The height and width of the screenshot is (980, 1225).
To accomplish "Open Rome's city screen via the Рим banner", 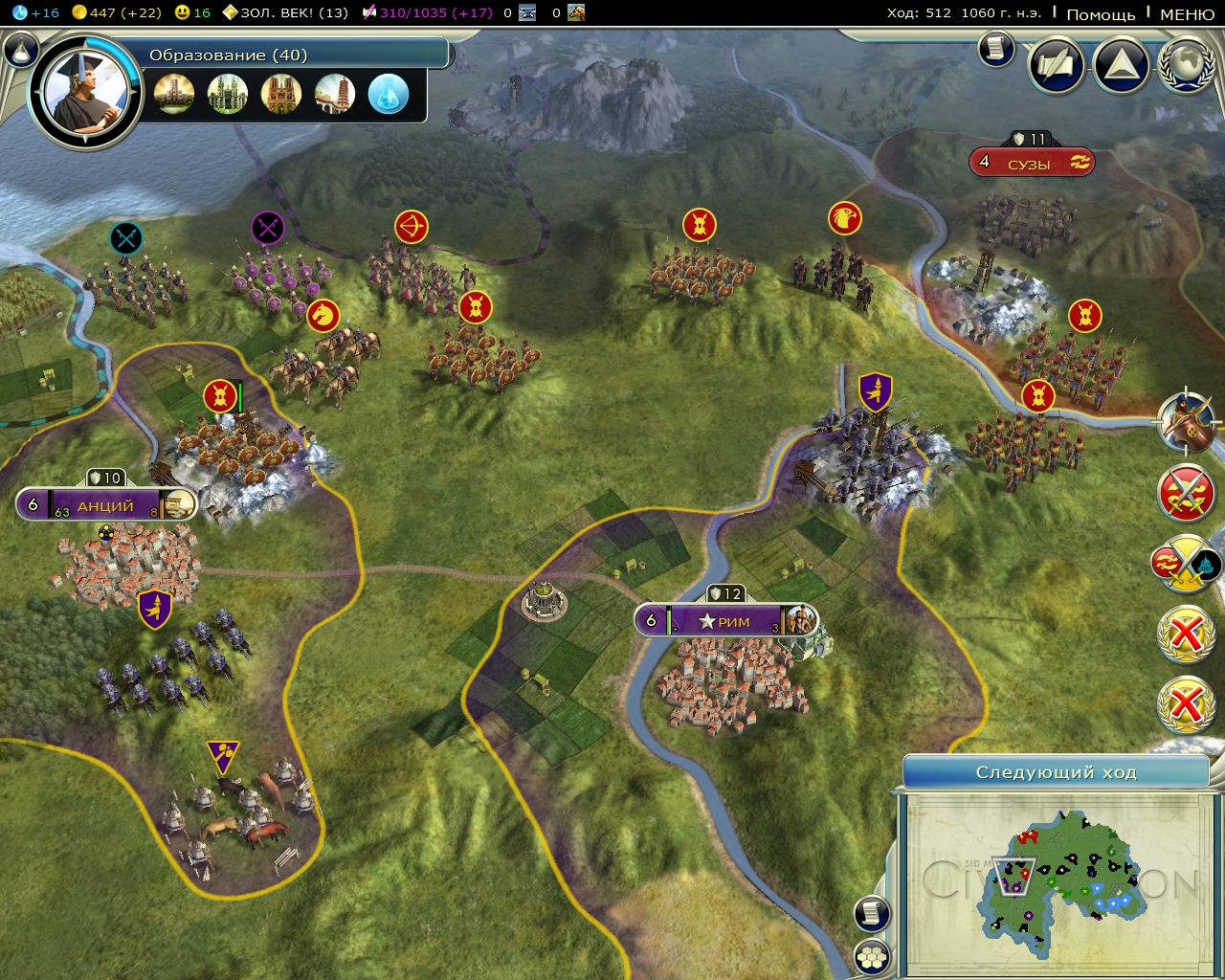I will [x=725, y=620].
